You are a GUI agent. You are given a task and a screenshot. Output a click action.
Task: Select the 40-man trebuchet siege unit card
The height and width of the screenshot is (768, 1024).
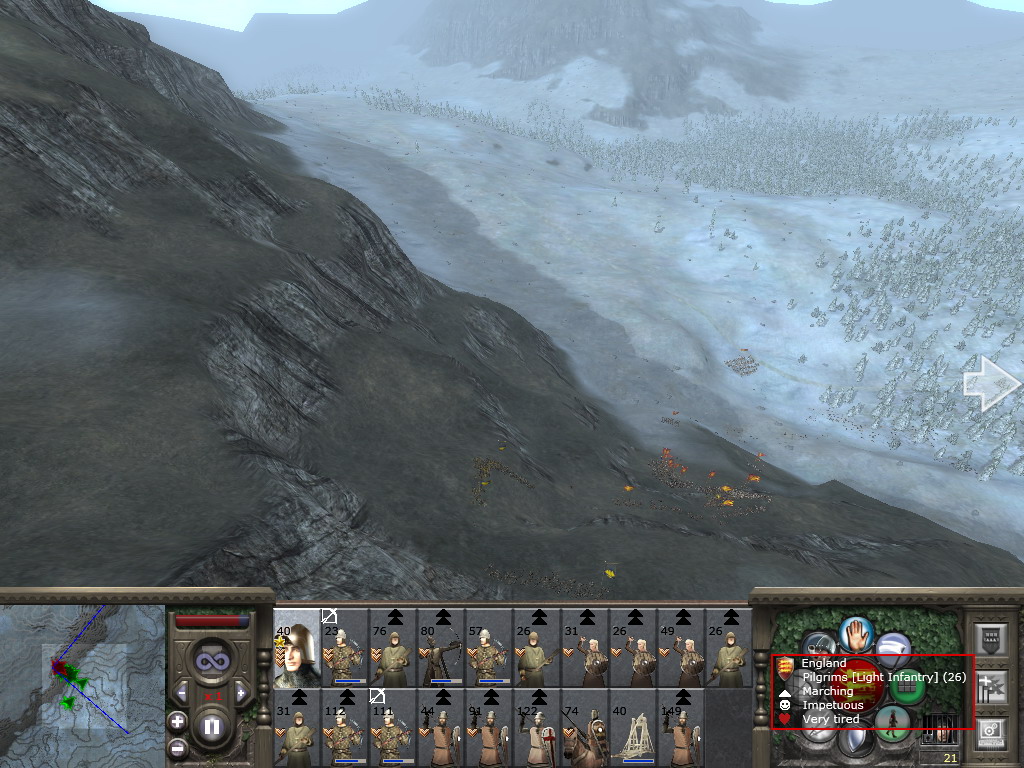pos(632,728)
